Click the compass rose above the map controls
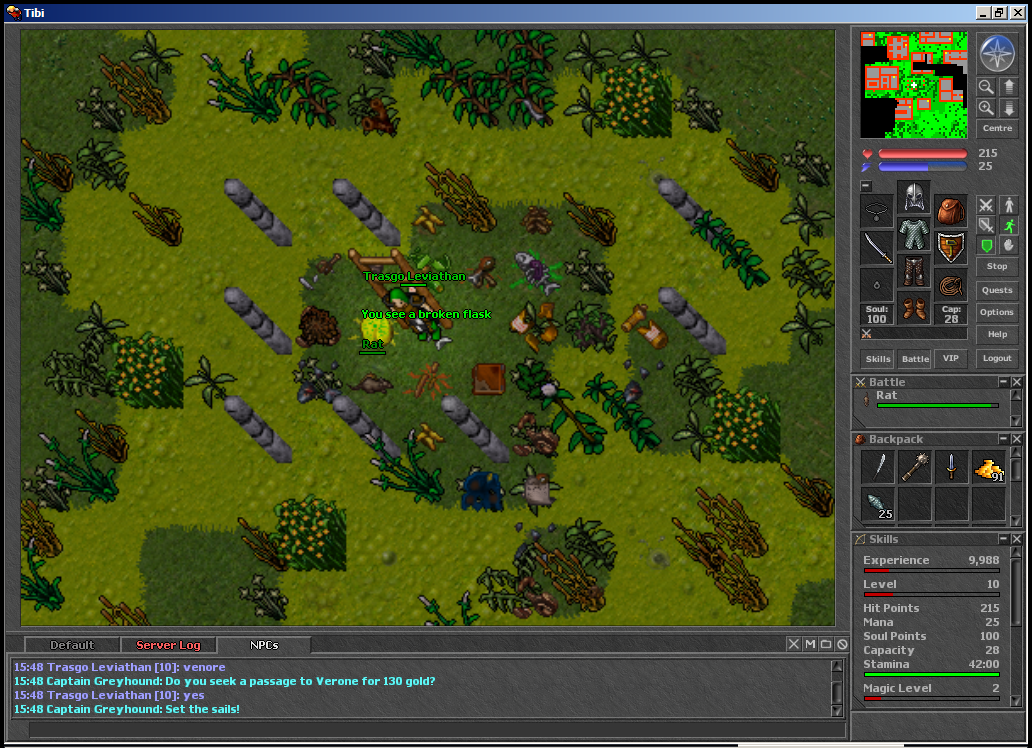 click(997, 53)
